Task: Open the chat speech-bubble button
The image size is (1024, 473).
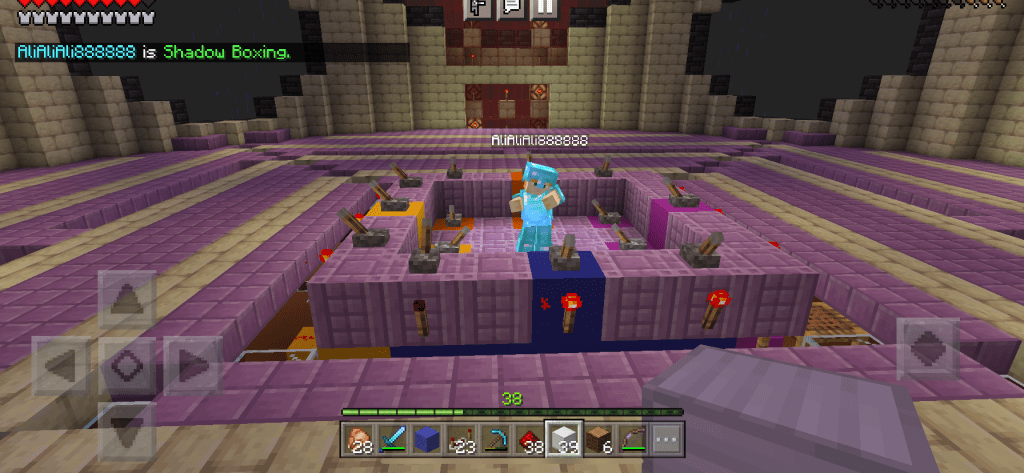Action: click(x=511, y=7)
